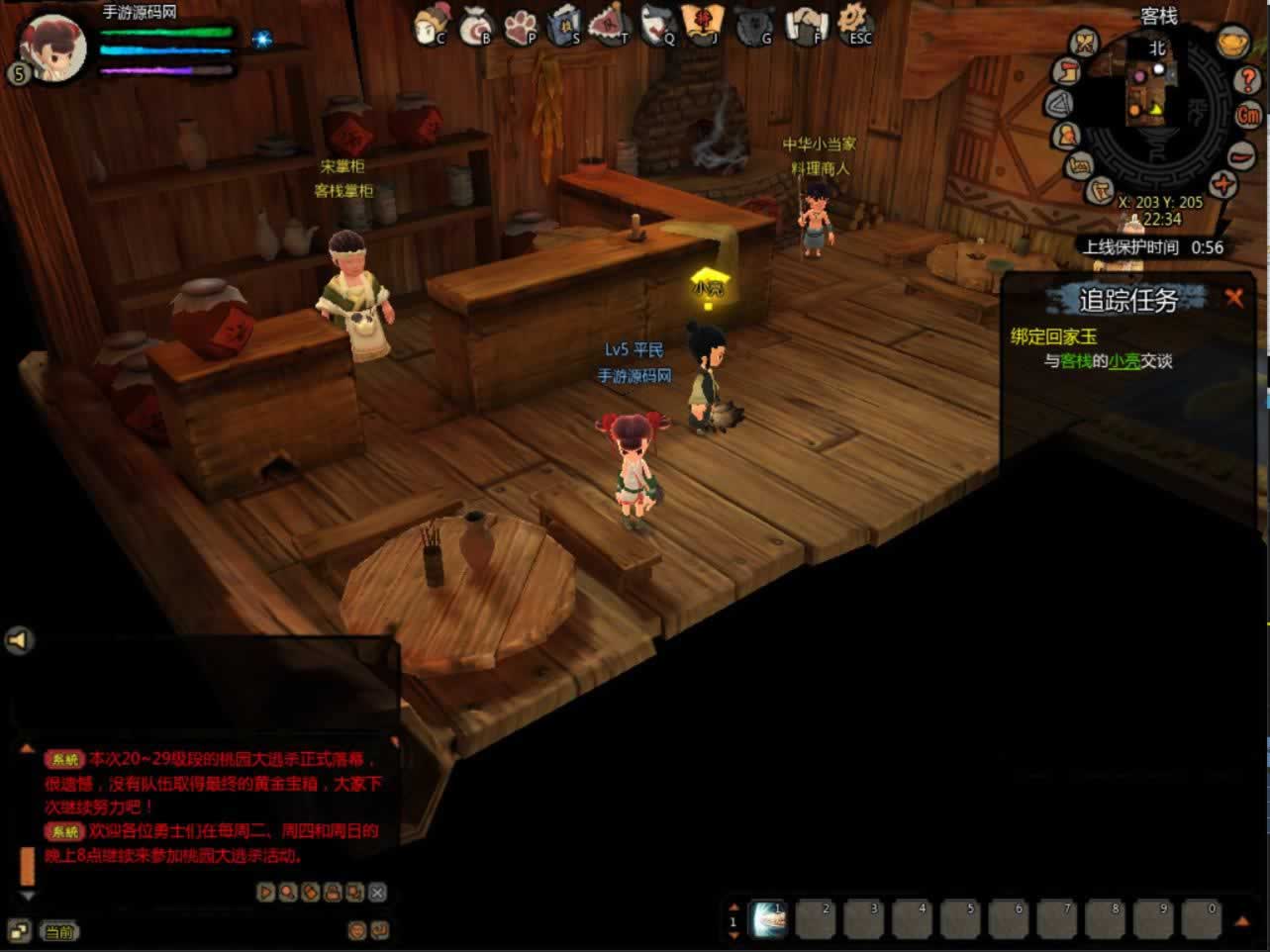Open the guild icon labeled G

pyautogui.click(x=755, y=26)
